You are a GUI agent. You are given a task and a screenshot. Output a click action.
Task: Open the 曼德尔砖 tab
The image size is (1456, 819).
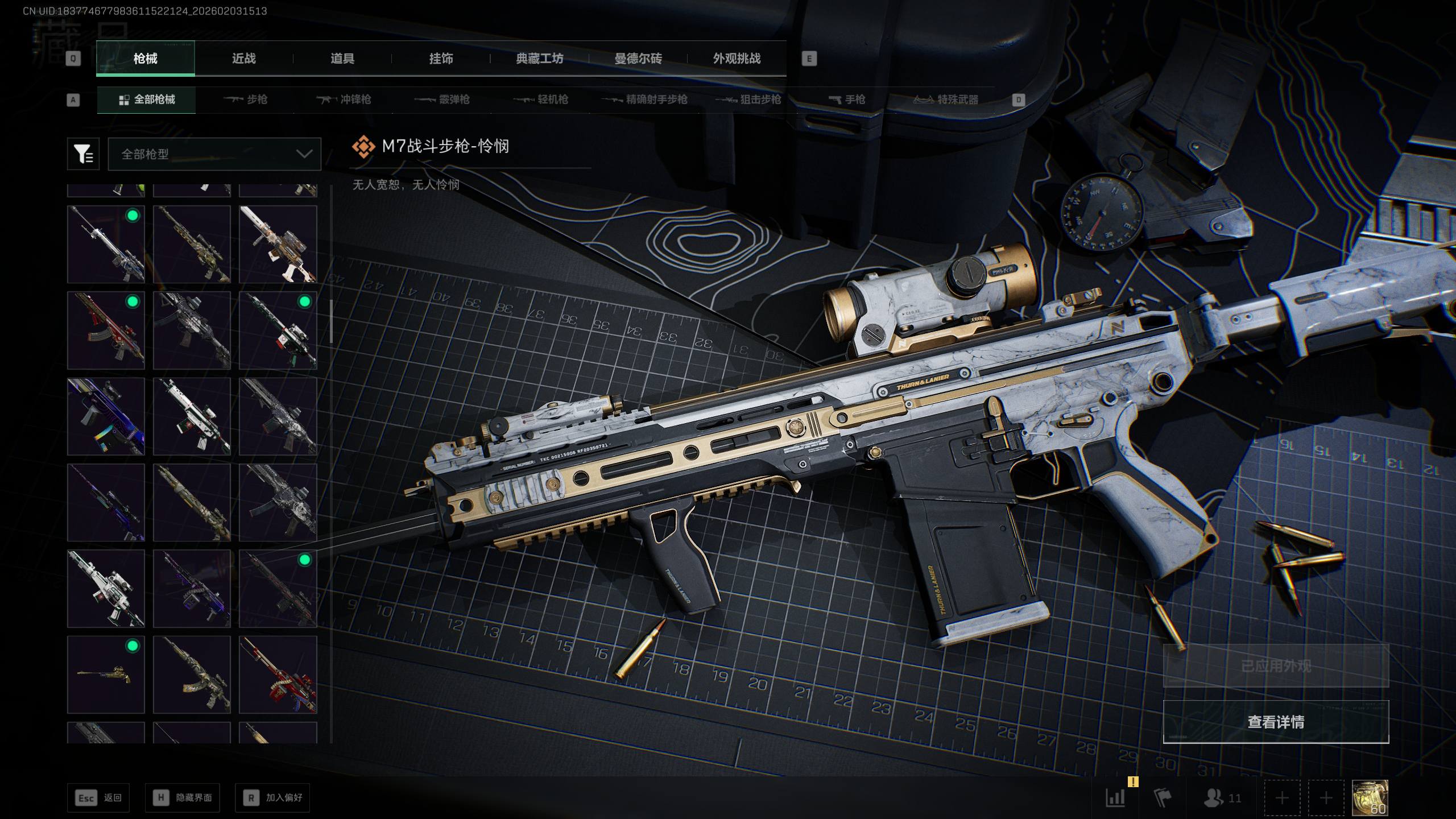coord(638,59)
